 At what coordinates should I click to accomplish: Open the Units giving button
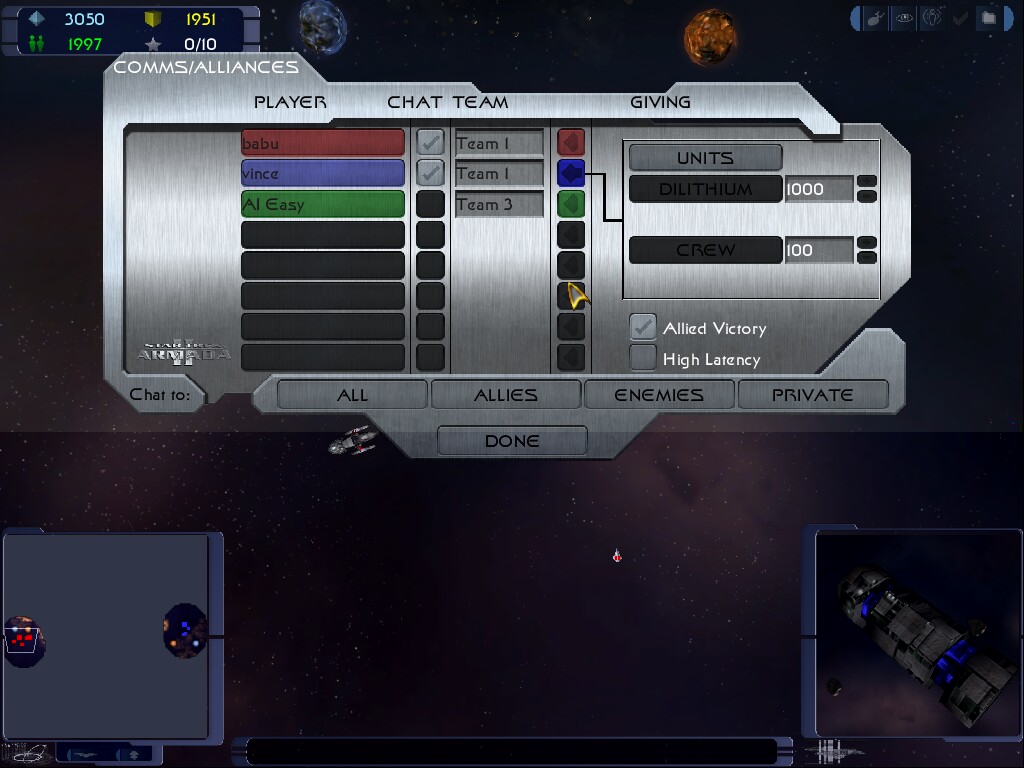click(705, 158)
